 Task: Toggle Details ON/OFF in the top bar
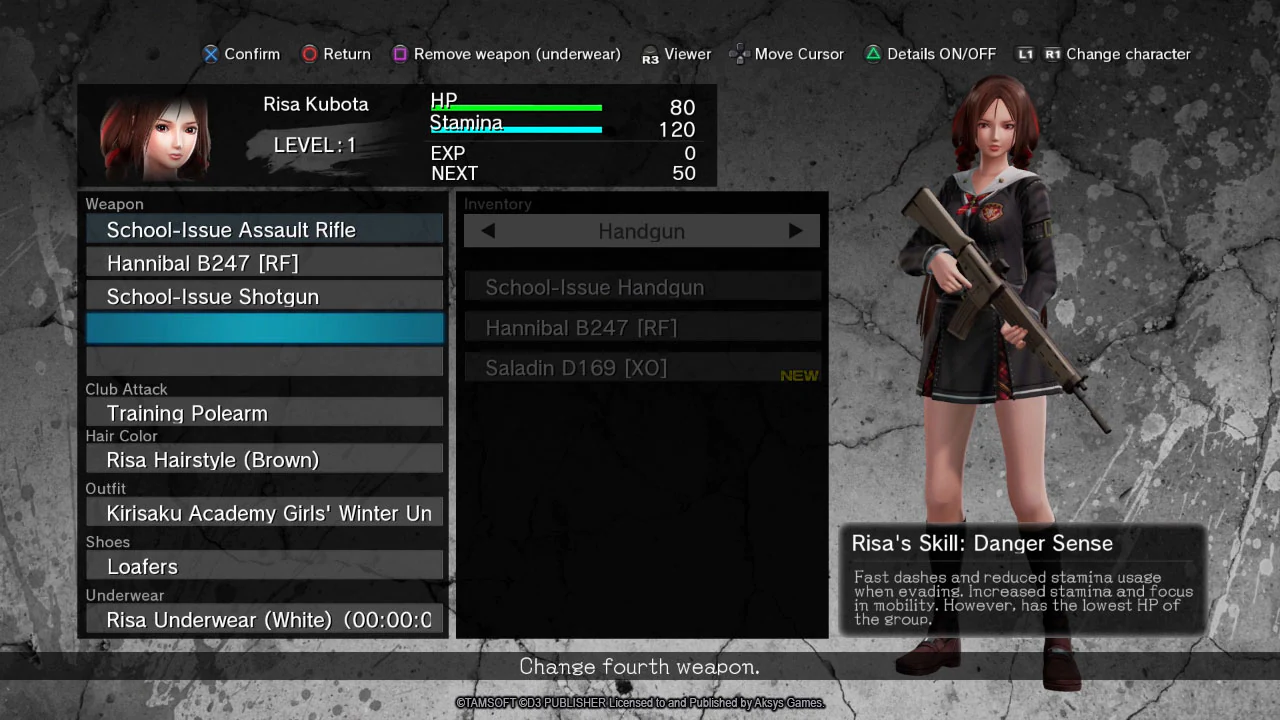pyautogui.click(x=930, y=54)
